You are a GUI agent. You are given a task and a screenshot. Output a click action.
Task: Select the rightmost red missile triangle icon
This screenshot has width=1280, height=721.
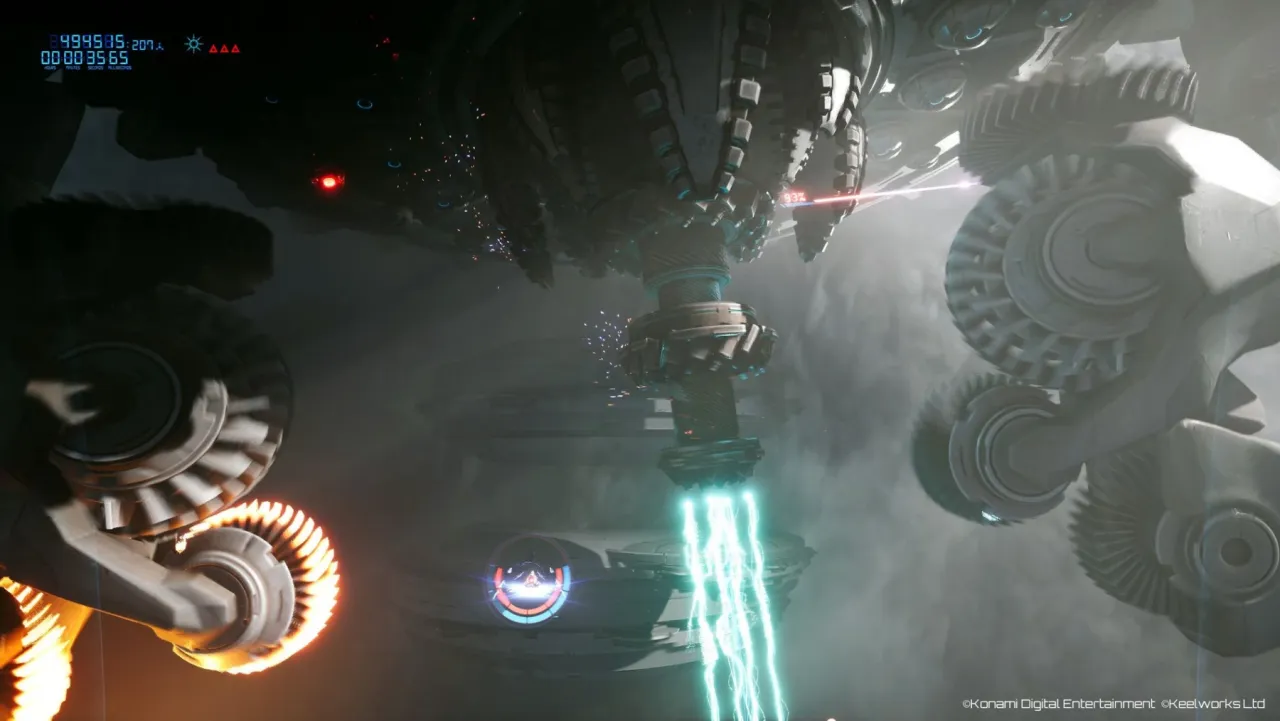237,49
